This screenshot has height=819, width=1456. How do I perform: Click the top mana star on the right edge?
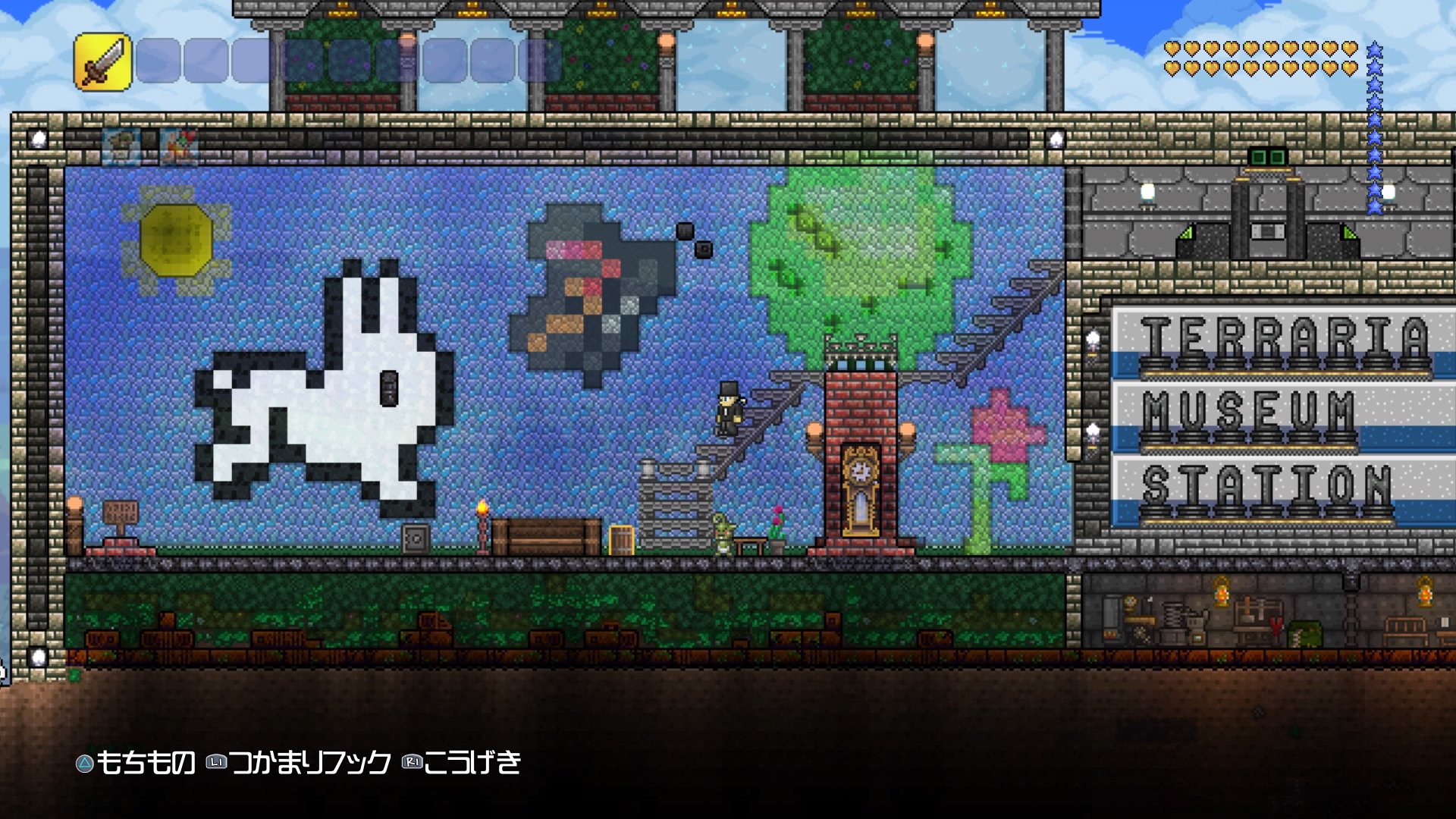click(1373, 47)
